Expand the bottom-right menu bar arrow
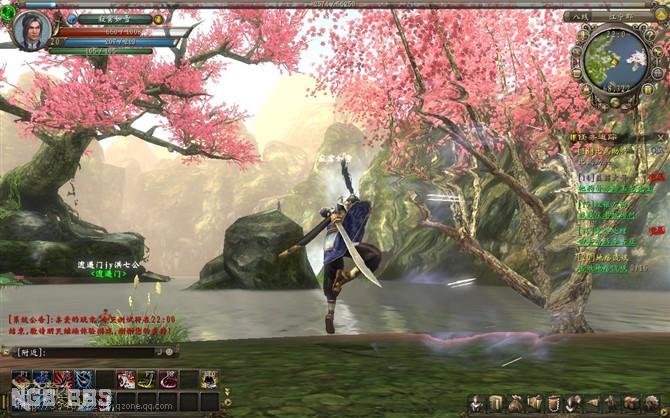Image resolution: width=670 pixels, height=418 pixels. [663, 402]
